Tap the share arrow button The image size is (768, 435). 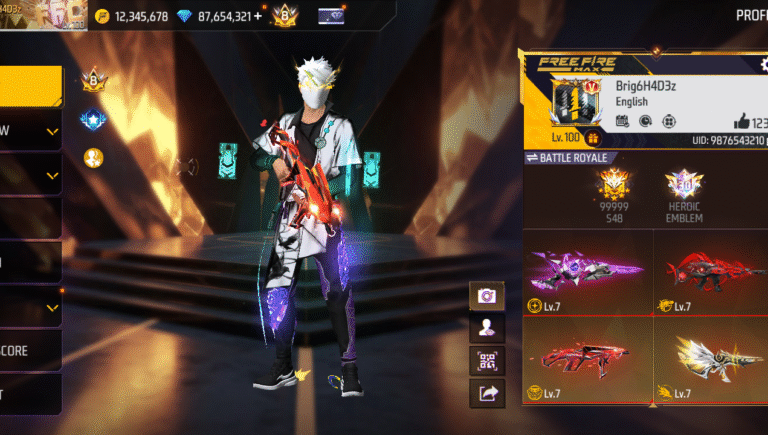pyautogui.click(x=487, y=393)
